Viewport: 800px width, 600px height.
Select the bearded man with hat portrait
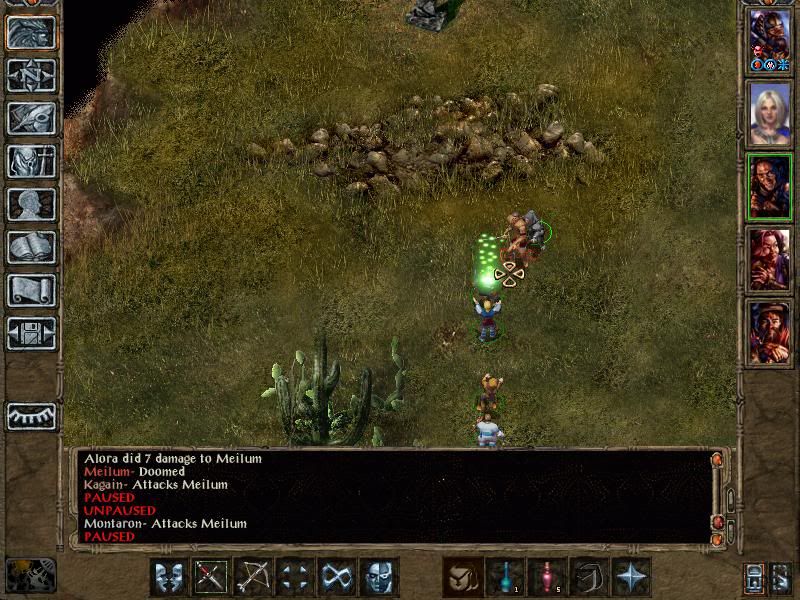coord(770,332)
